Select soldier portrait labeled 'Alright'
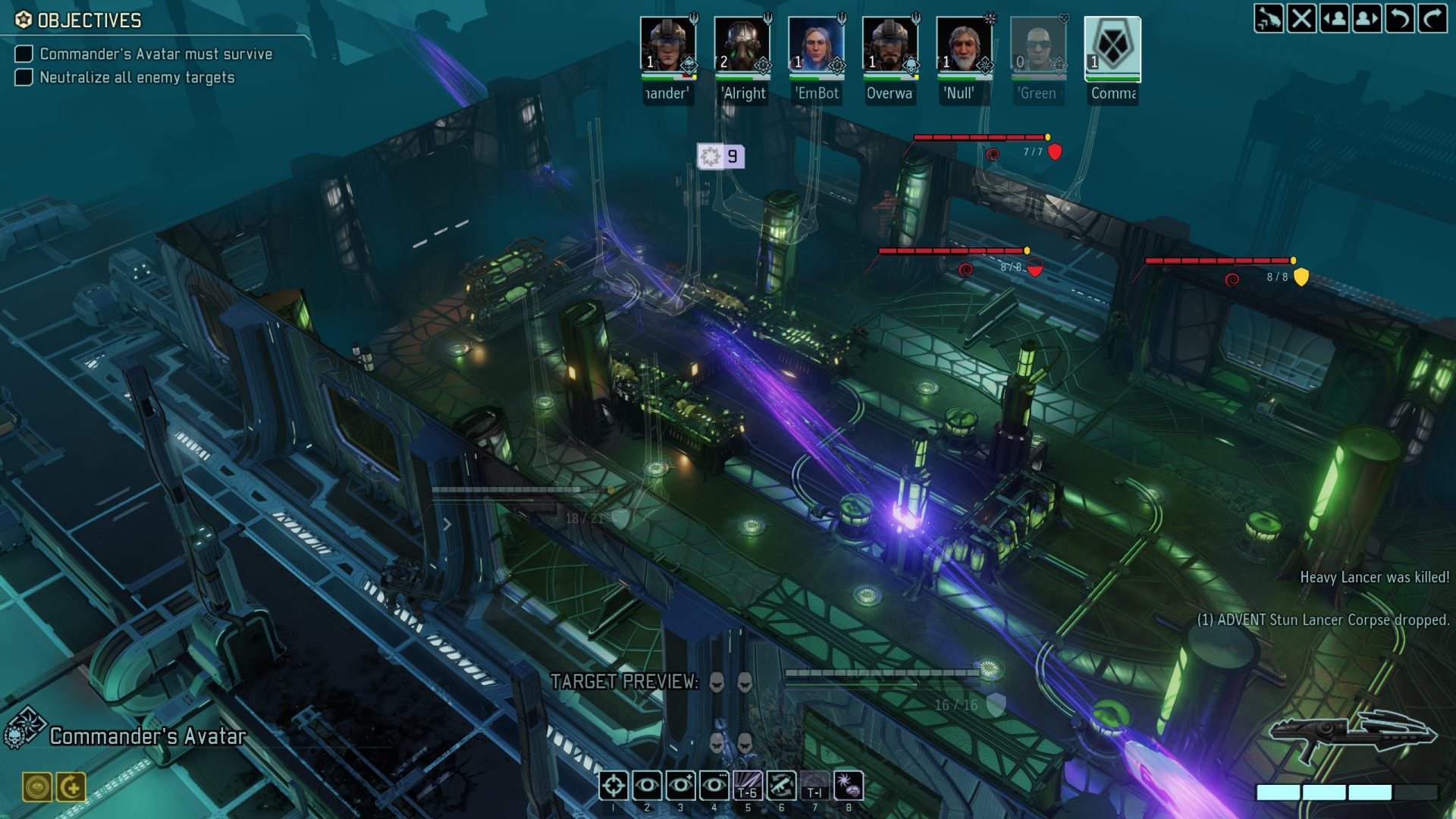 [742, 47]
